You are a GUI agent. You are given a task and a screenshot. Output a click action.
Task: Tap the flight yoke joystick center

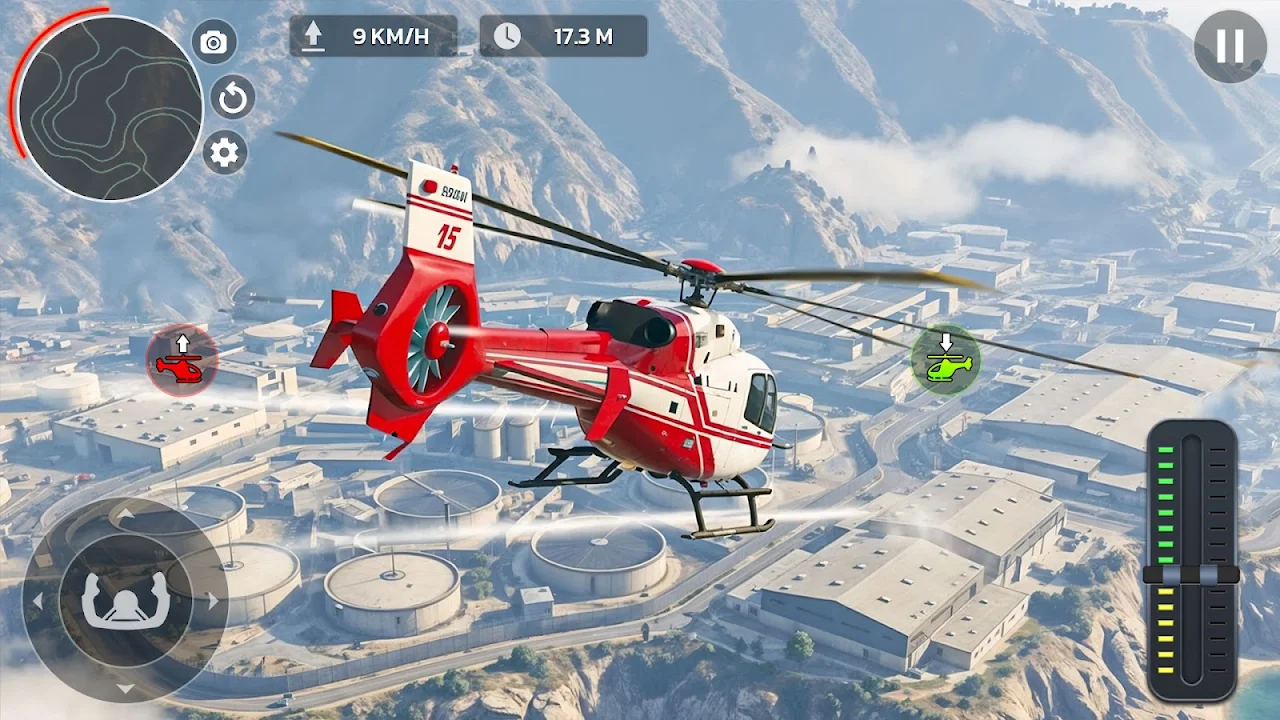click(x=125, y=601)
